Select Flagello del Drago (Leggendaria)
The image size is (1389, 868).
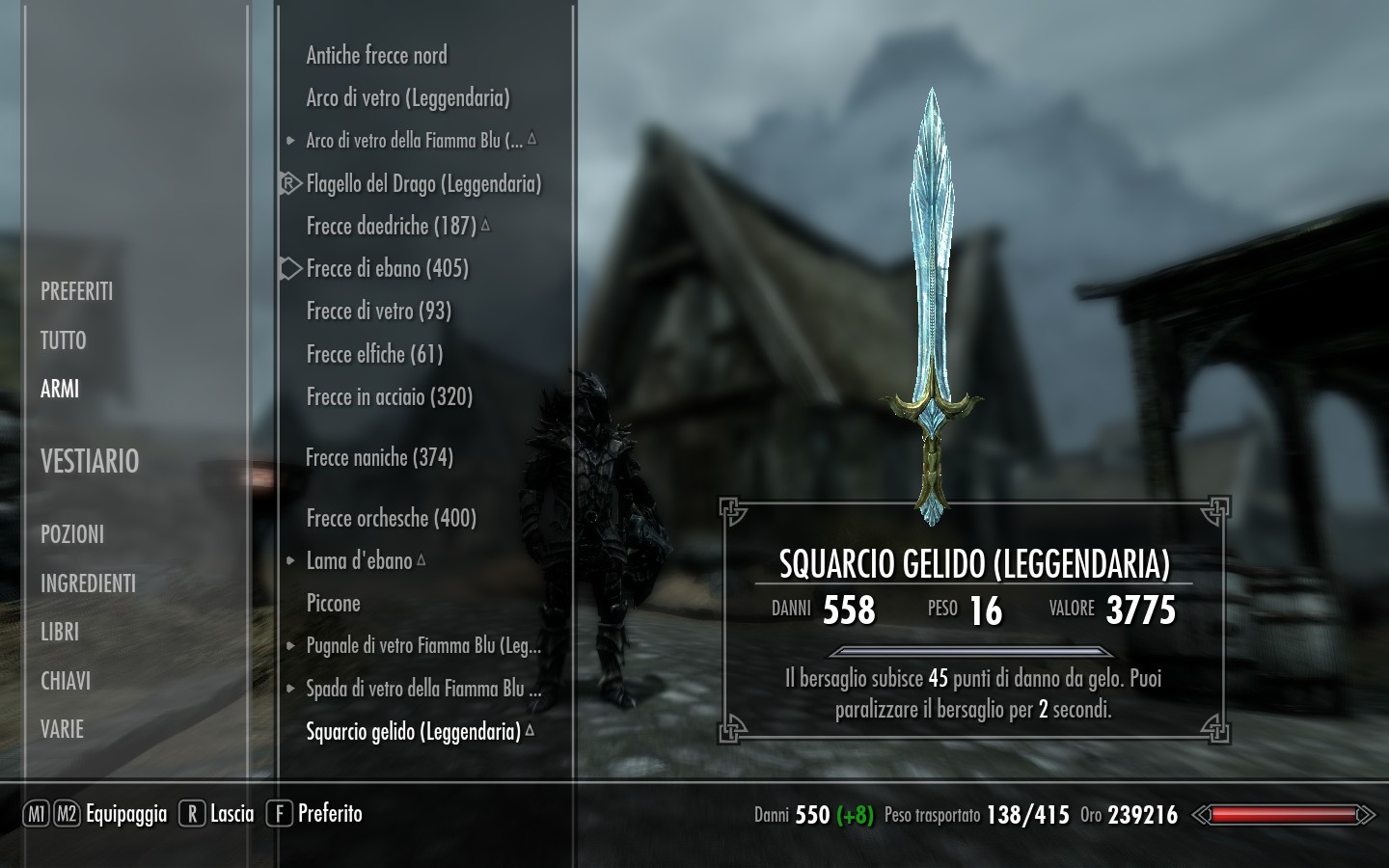click(422, 183)
